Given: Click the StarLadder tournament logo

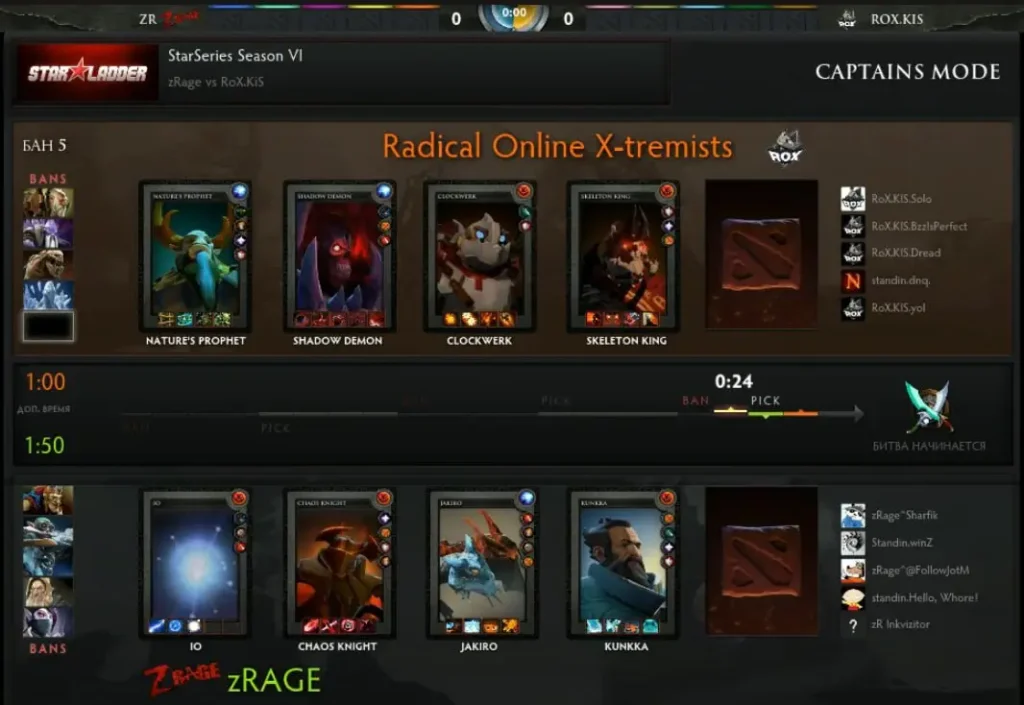Looking at the screenshot, I should (x=88, y=72).
